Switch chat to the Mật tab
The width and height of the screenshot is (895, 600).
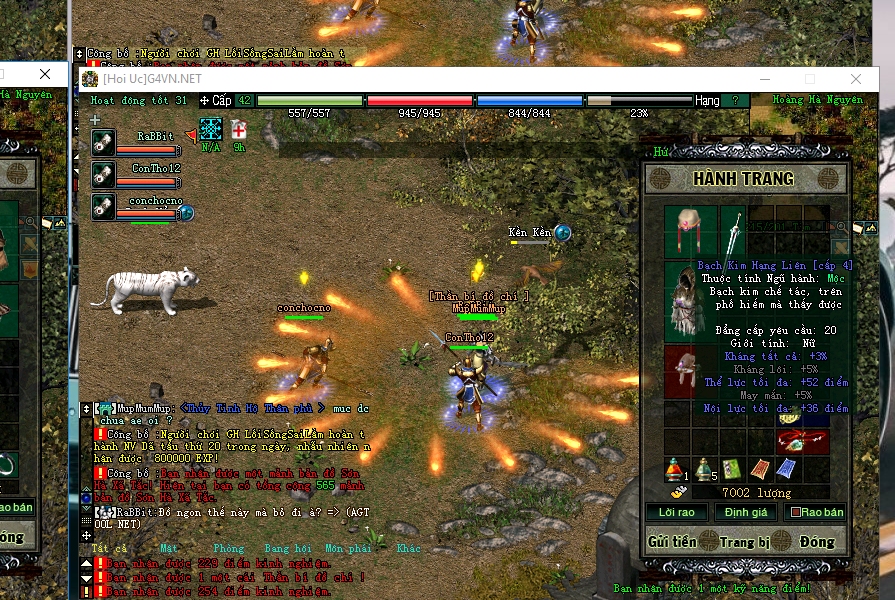coord(169,548)
